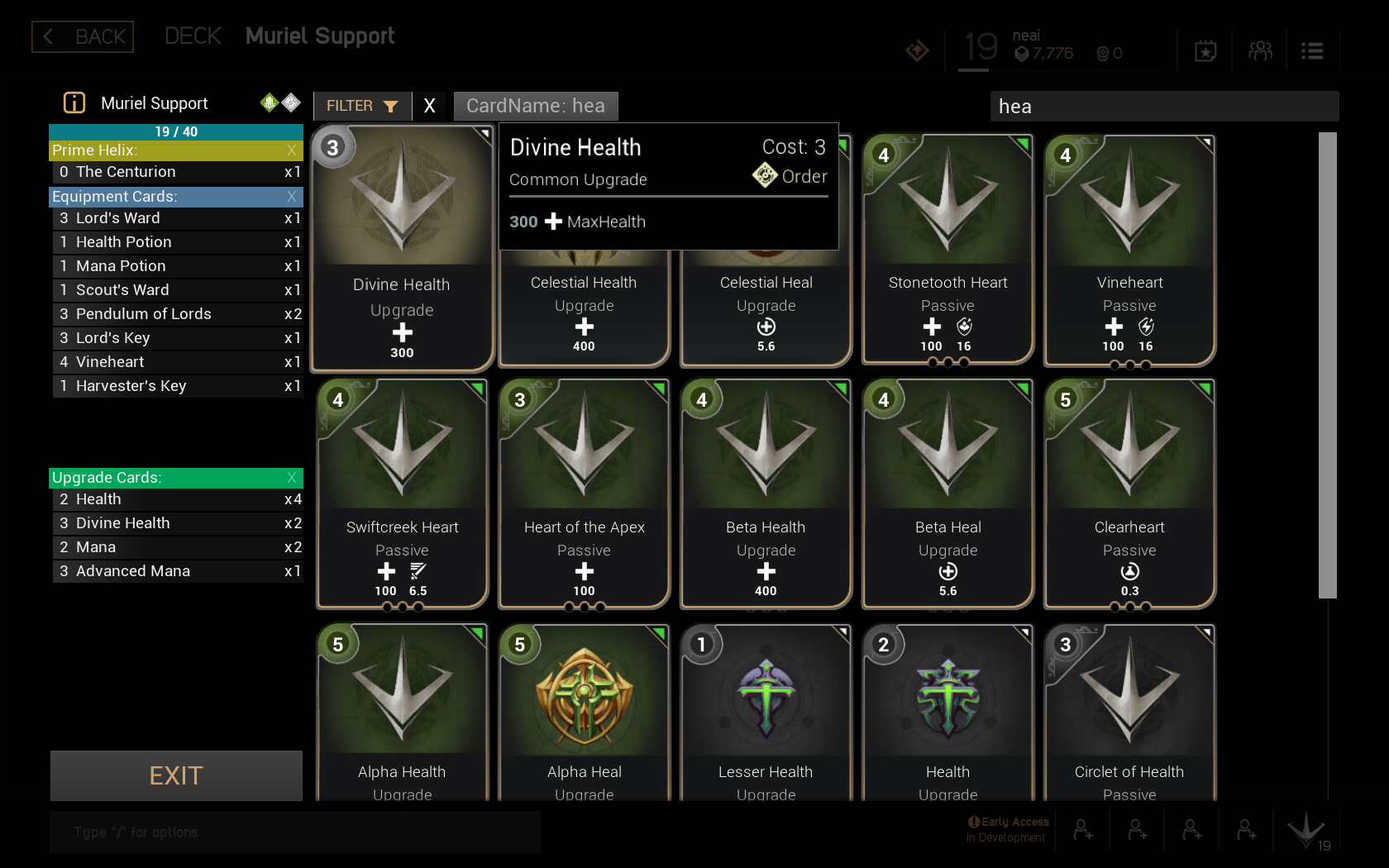
Task: Go back with the BACK button
Action: tap(83, 36)
